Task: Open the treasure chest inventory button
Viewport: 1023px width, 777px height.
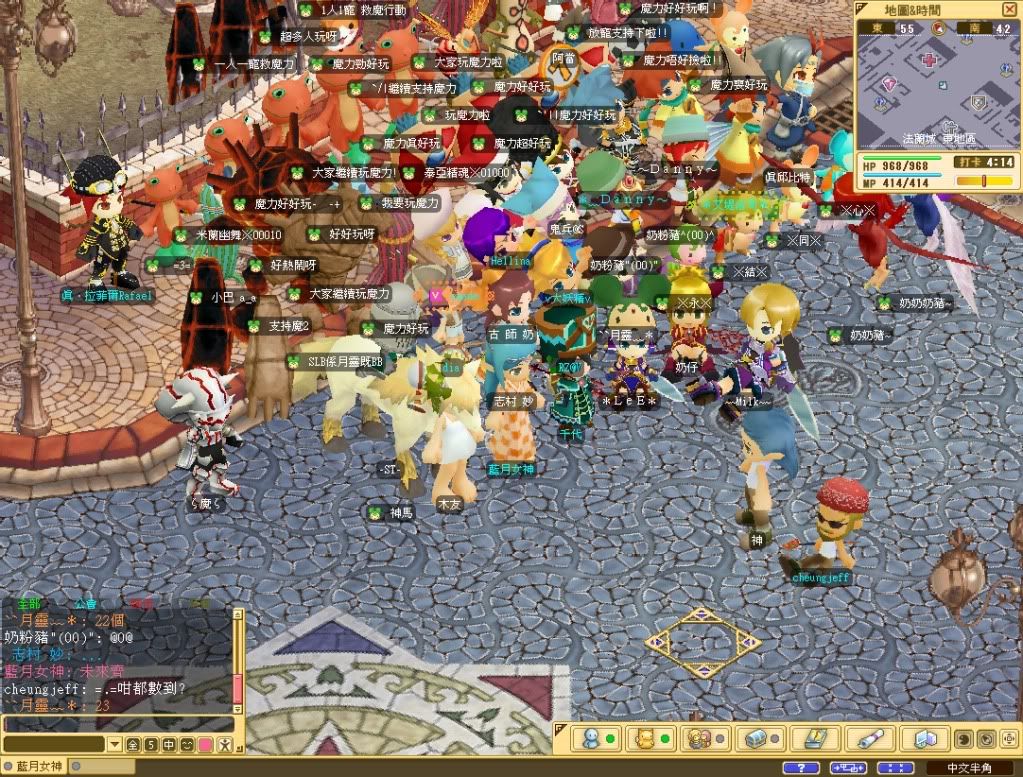Action: [754, 739]
